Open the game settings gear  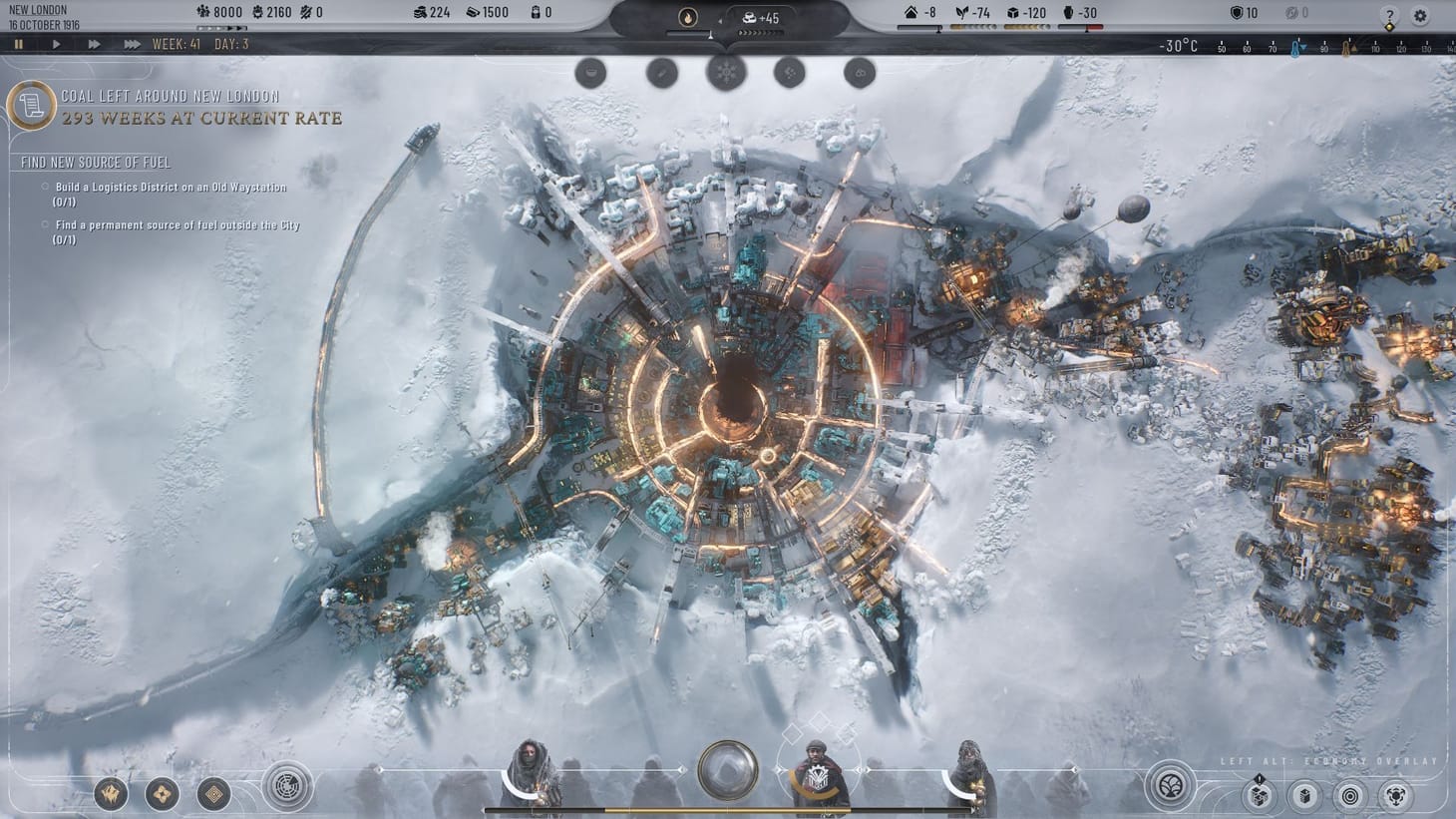click(1417, 14)
